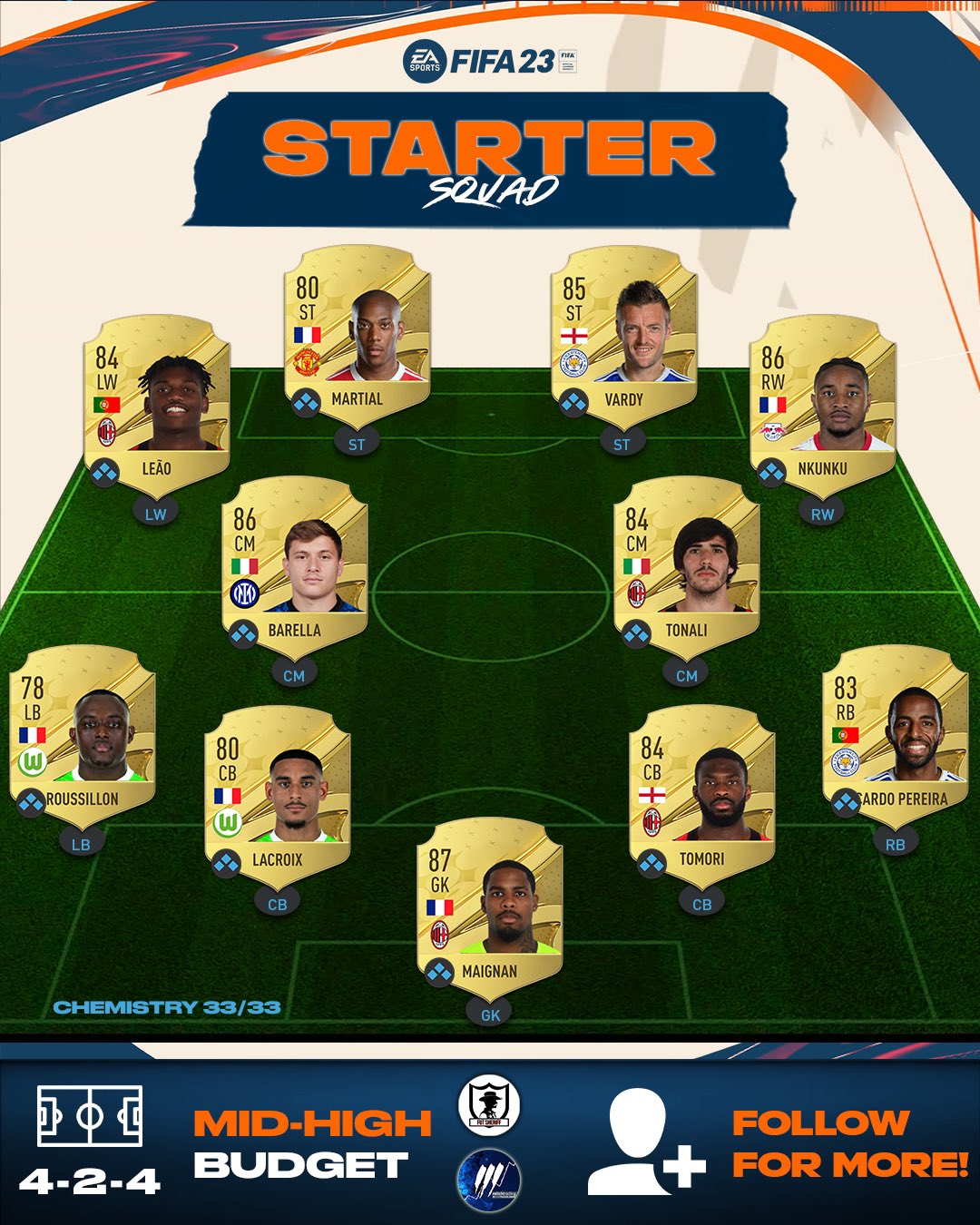Click the LW position slot label
This screenshot has height=1225, width=980.
pos(156,514)
